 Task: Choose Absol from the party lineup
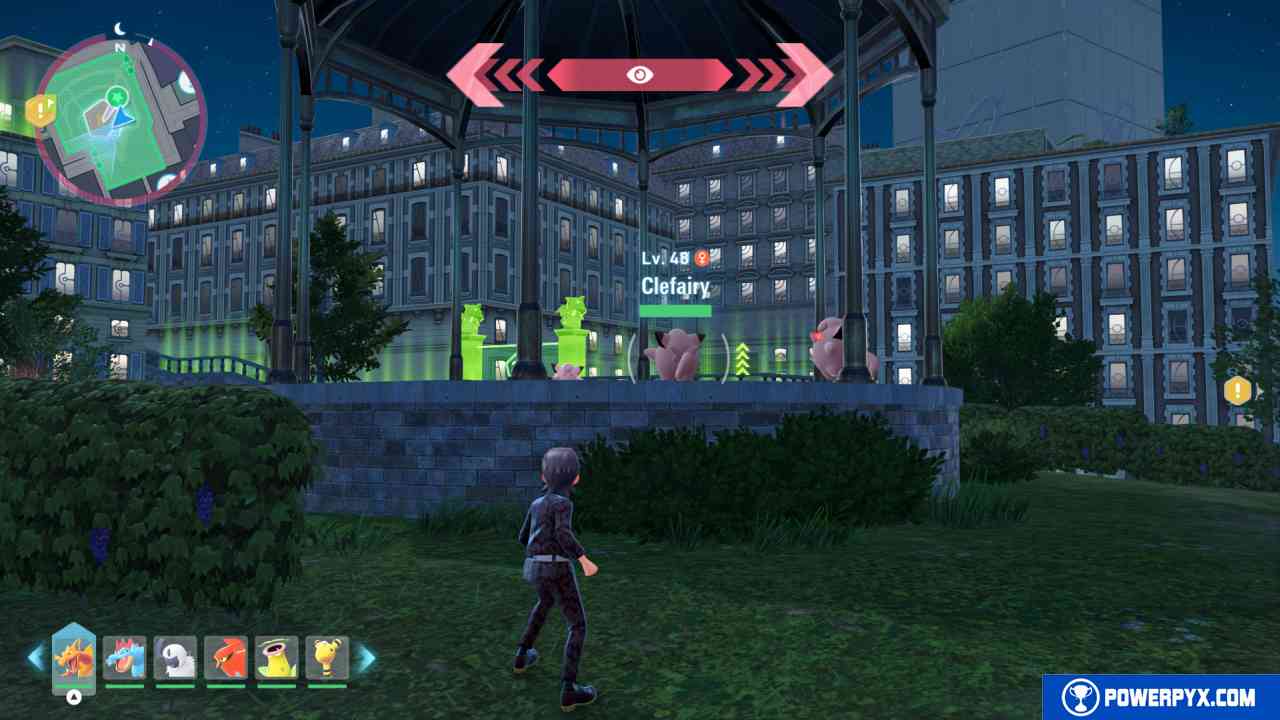(x=175, y=657)
